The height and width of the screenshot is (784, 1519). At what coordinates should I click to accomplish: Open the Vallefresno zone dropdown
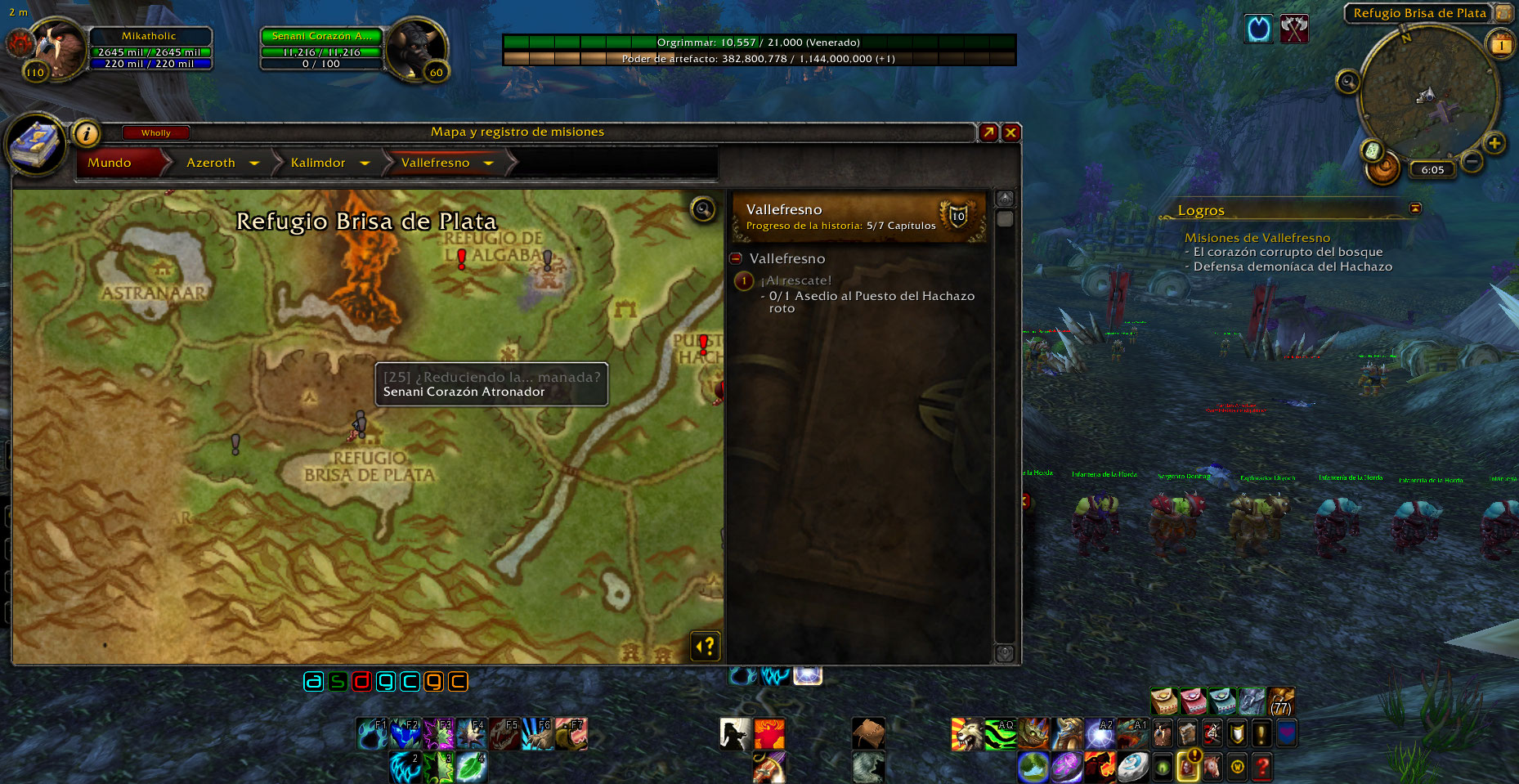coord(489,164)
